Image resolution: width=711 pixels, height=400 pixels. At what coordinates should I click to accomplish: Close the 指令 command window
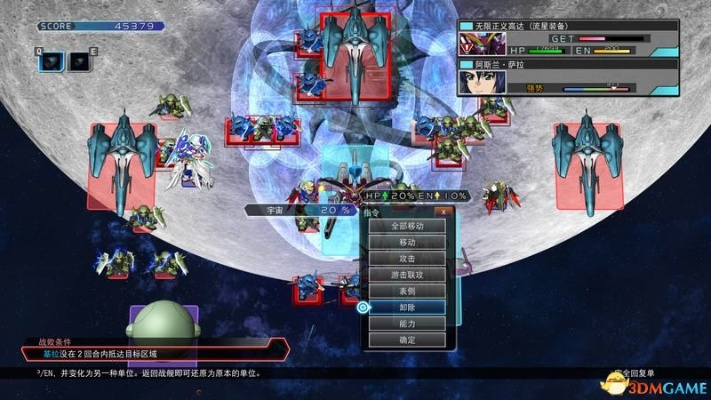click(439, 211)
